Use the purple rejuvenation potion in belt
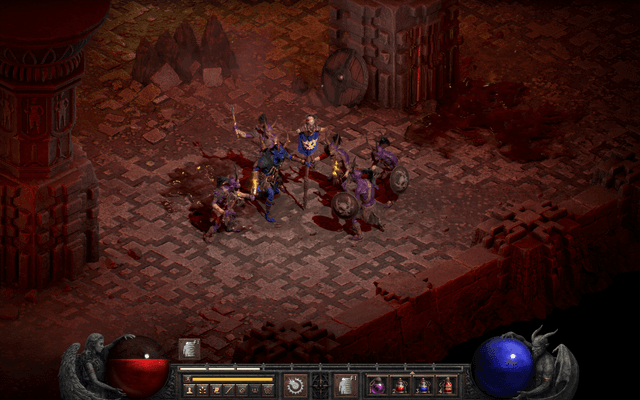Viewport: 640px width, 400px height. click(378, 385)
